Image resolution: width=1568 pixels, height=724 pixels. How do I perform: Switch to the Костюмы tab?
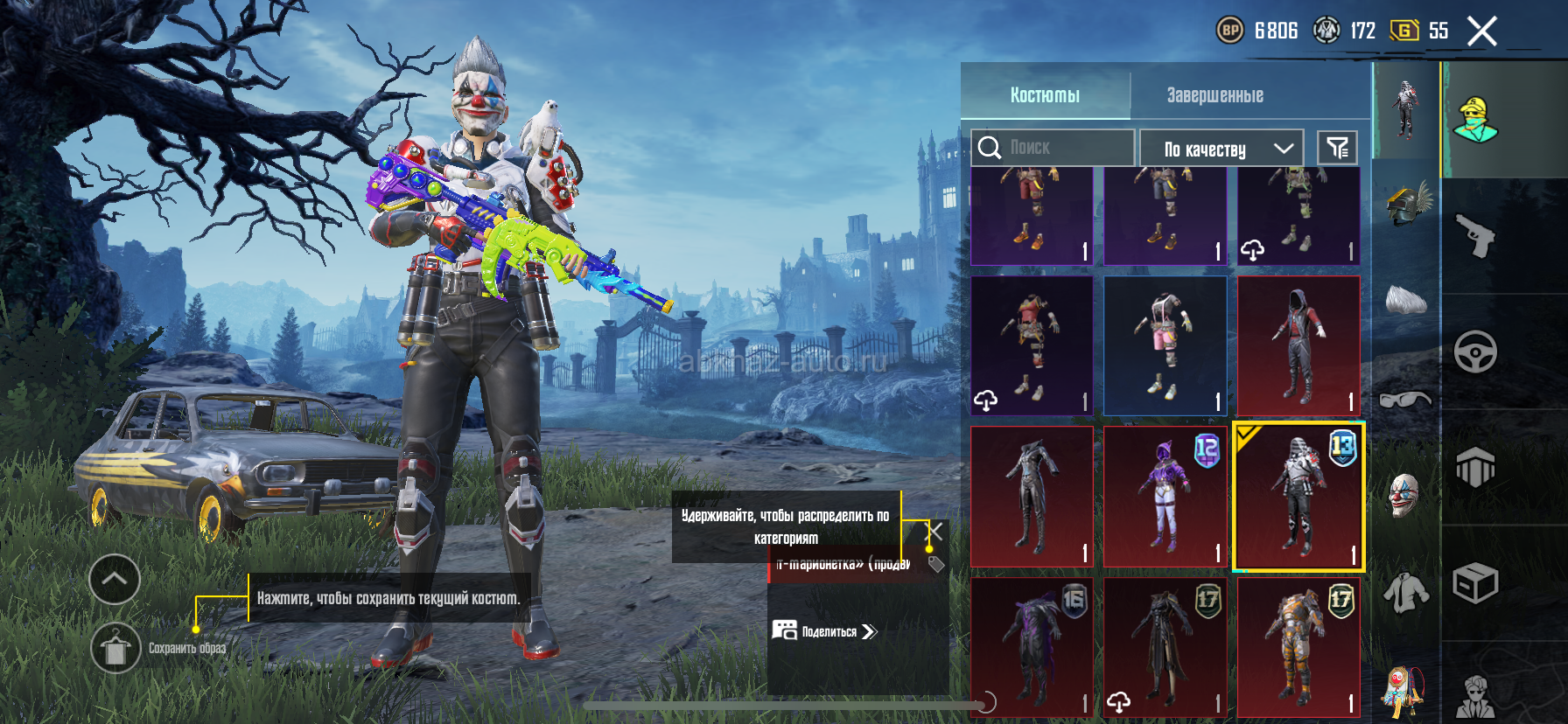[x=1045, y=94]
